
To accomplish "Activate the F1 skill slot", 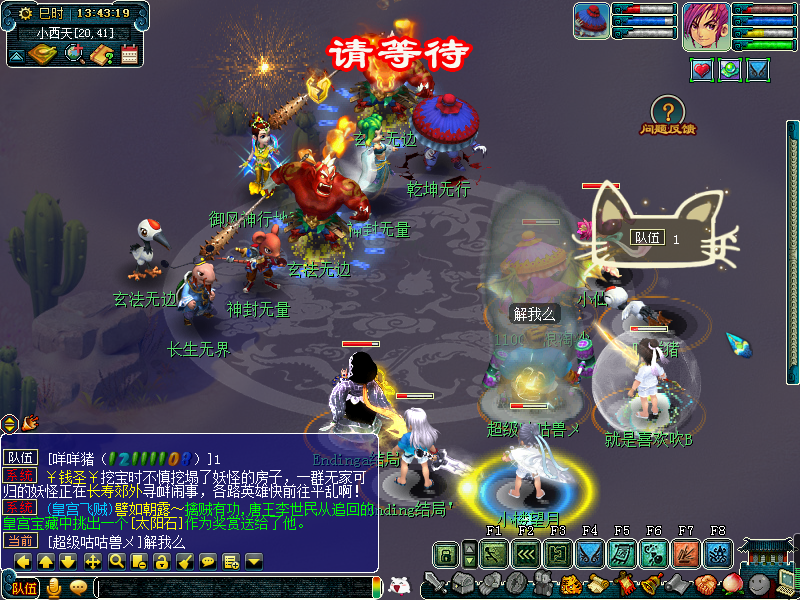I will (x=494, y=553).
